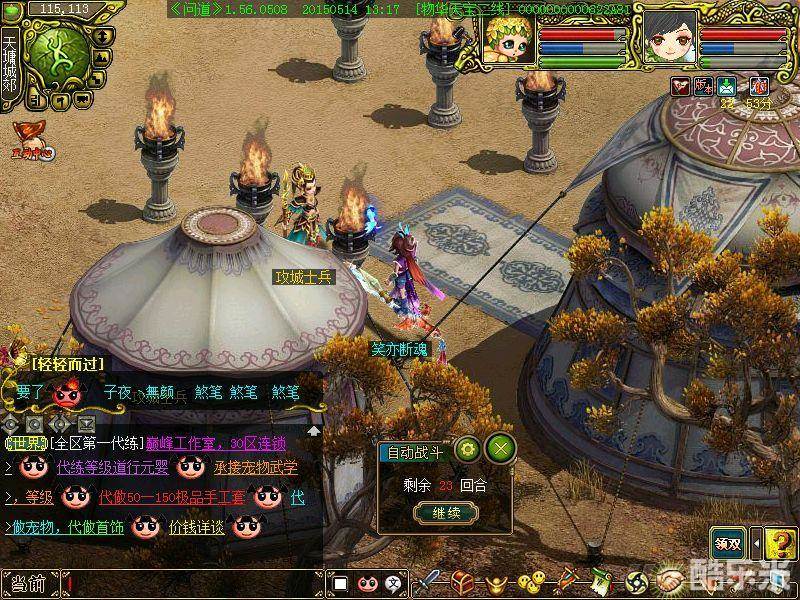Open auto-battle settings gear button
Viewport: 800px width, 600px height.
tap(467, 448)
